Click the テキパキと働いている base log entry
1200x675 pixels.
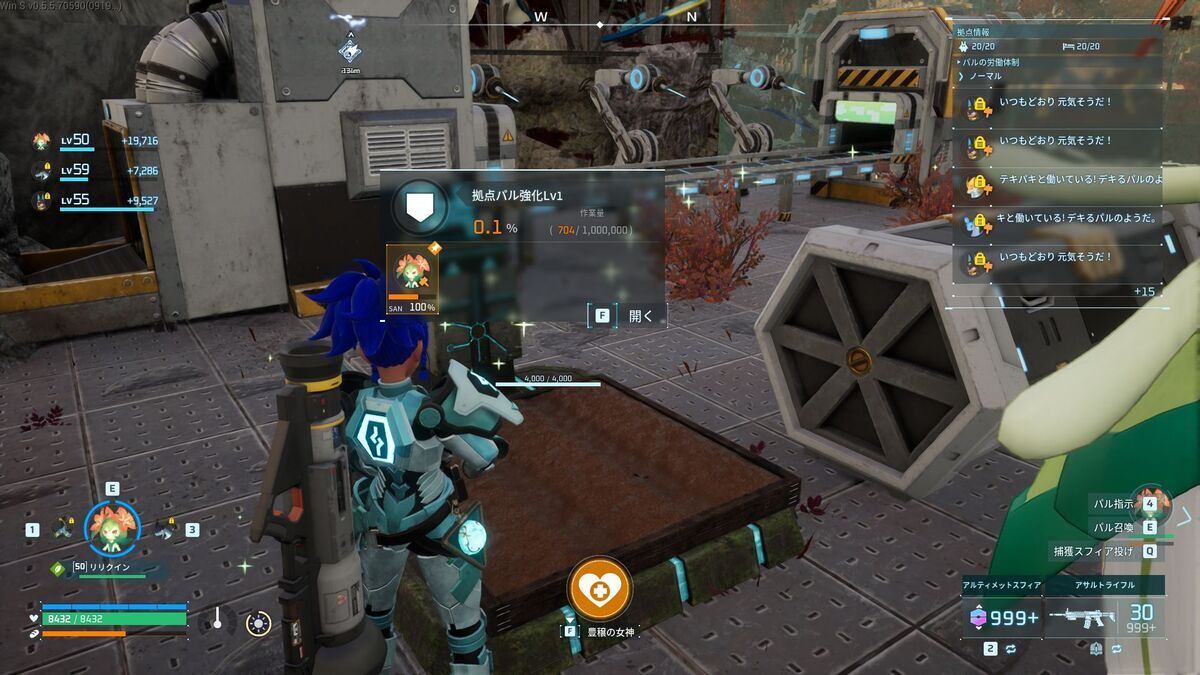(1075, 179)
